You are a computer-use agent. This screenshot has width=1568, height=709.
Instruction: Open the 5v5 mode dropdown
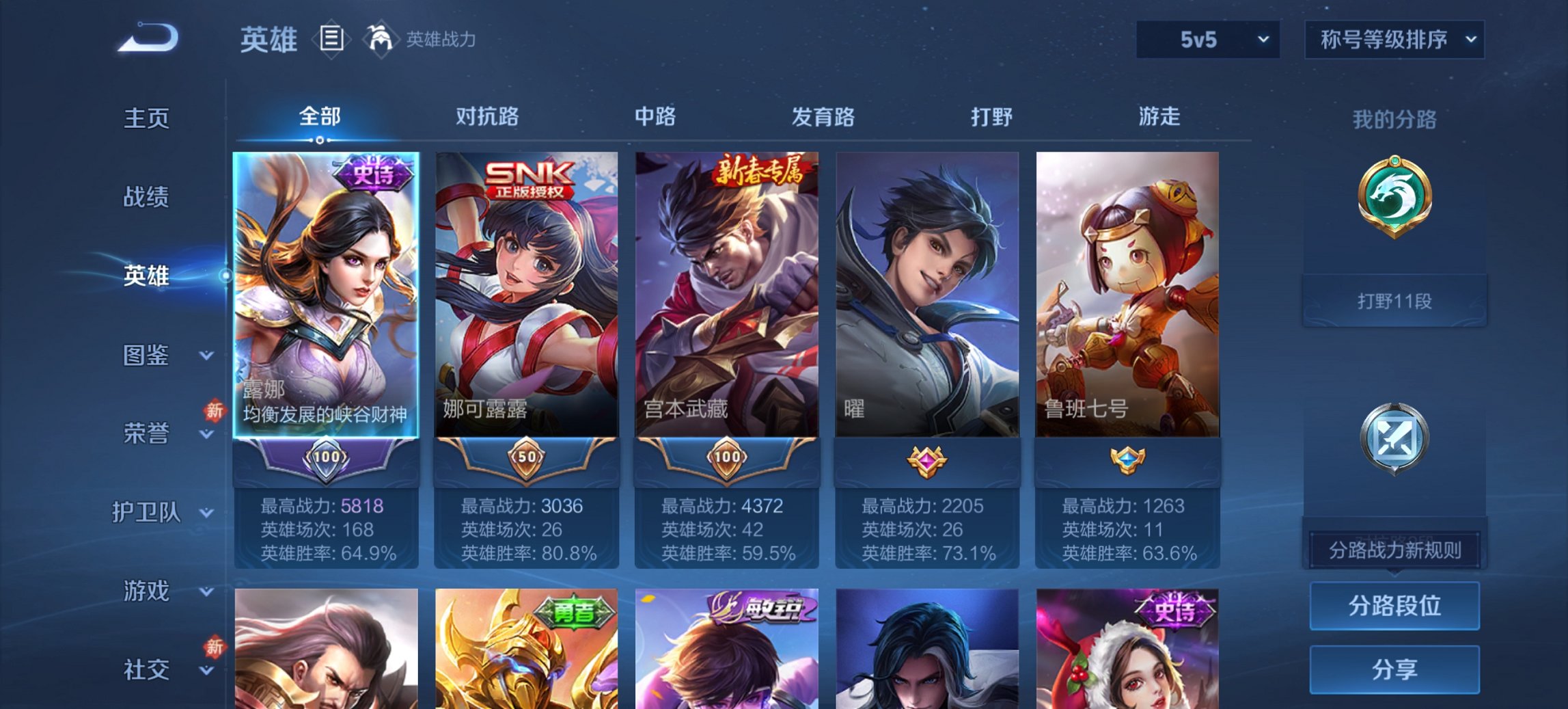click(x=1206, y=40)
